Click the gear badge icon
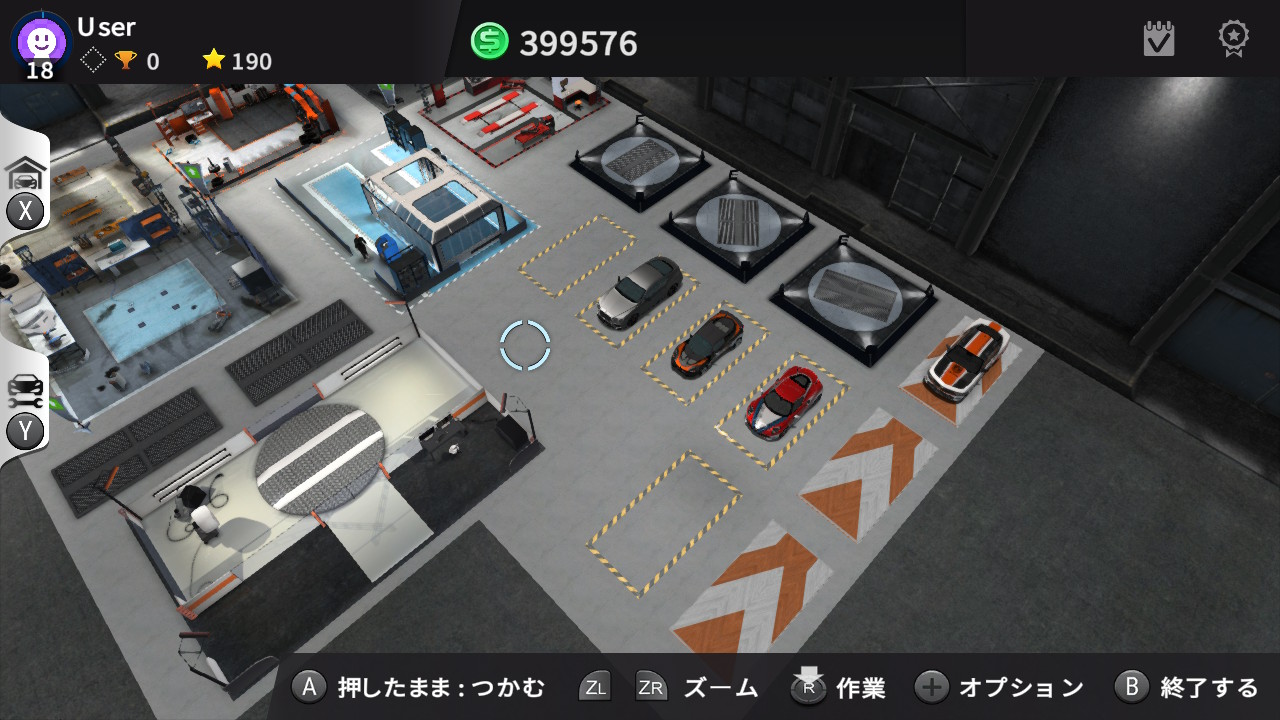 coord(1233,38)
